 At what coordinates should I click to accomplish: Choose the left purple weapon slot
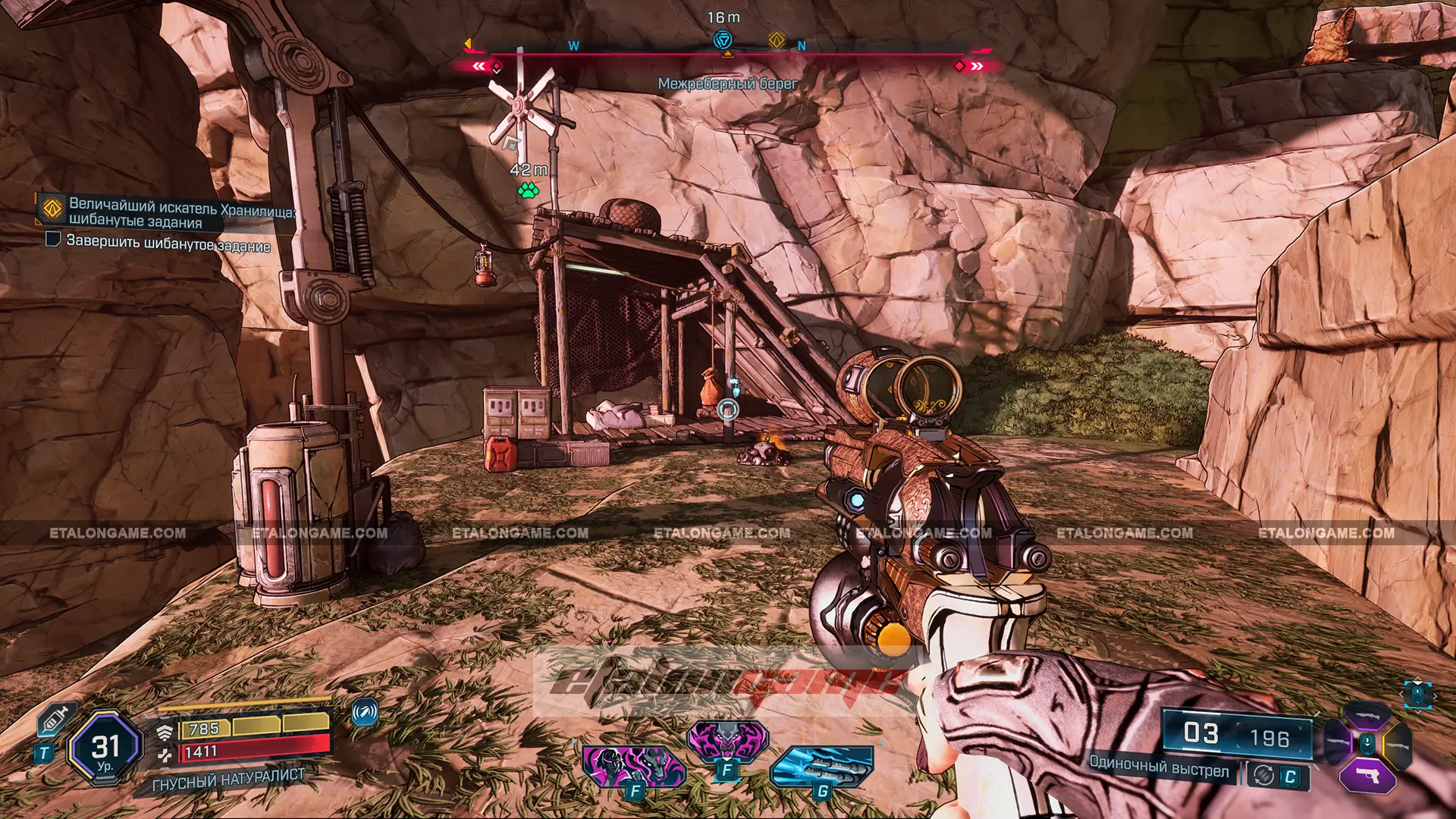[1337, 744]
